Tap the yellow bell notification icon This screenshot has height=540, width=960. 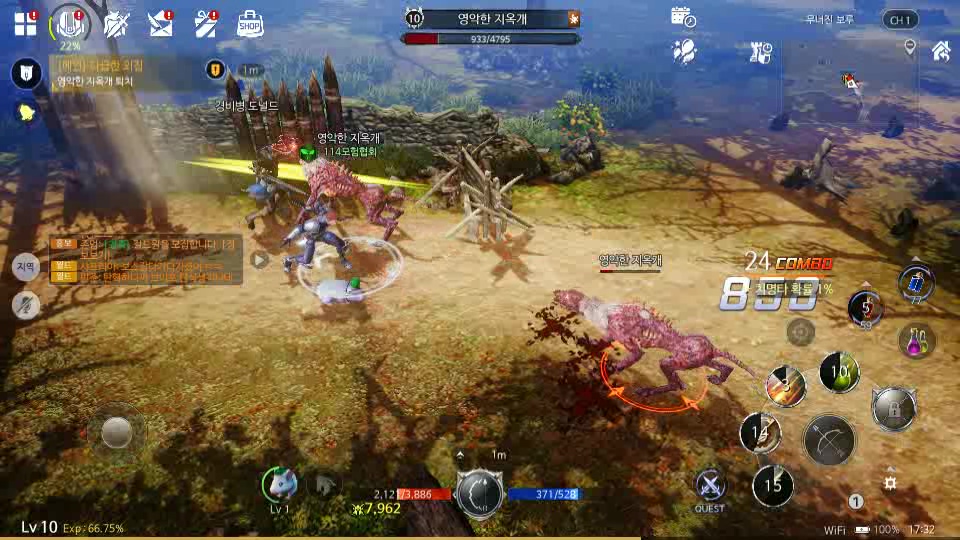[x=25, y=112]
